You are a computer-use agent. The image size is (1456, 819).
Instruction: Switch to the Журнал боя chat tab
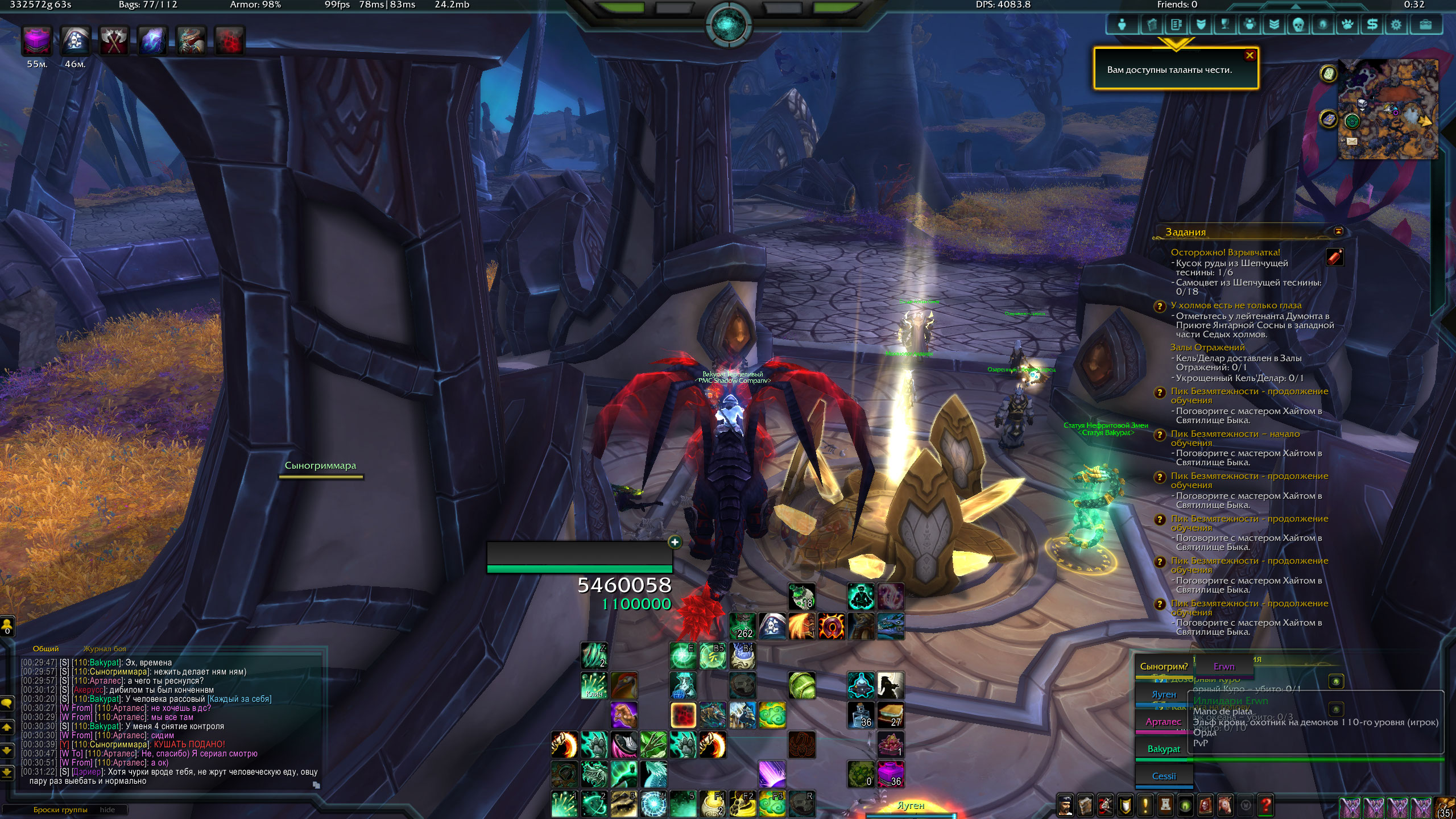pyautogui.click(x=105, y=649)
